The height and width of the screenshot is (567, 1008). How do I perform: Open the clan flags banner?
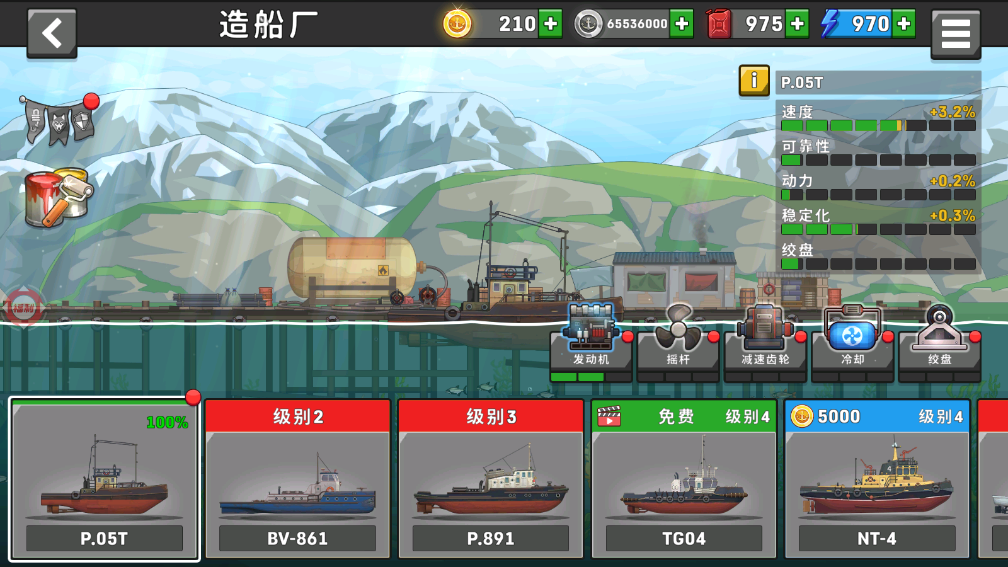point(58,120)
